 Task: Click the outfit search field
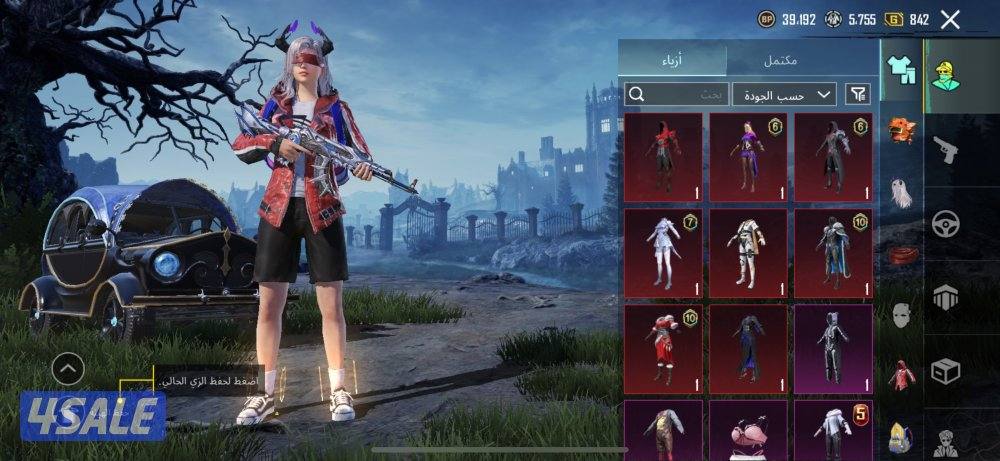point(677,94)
